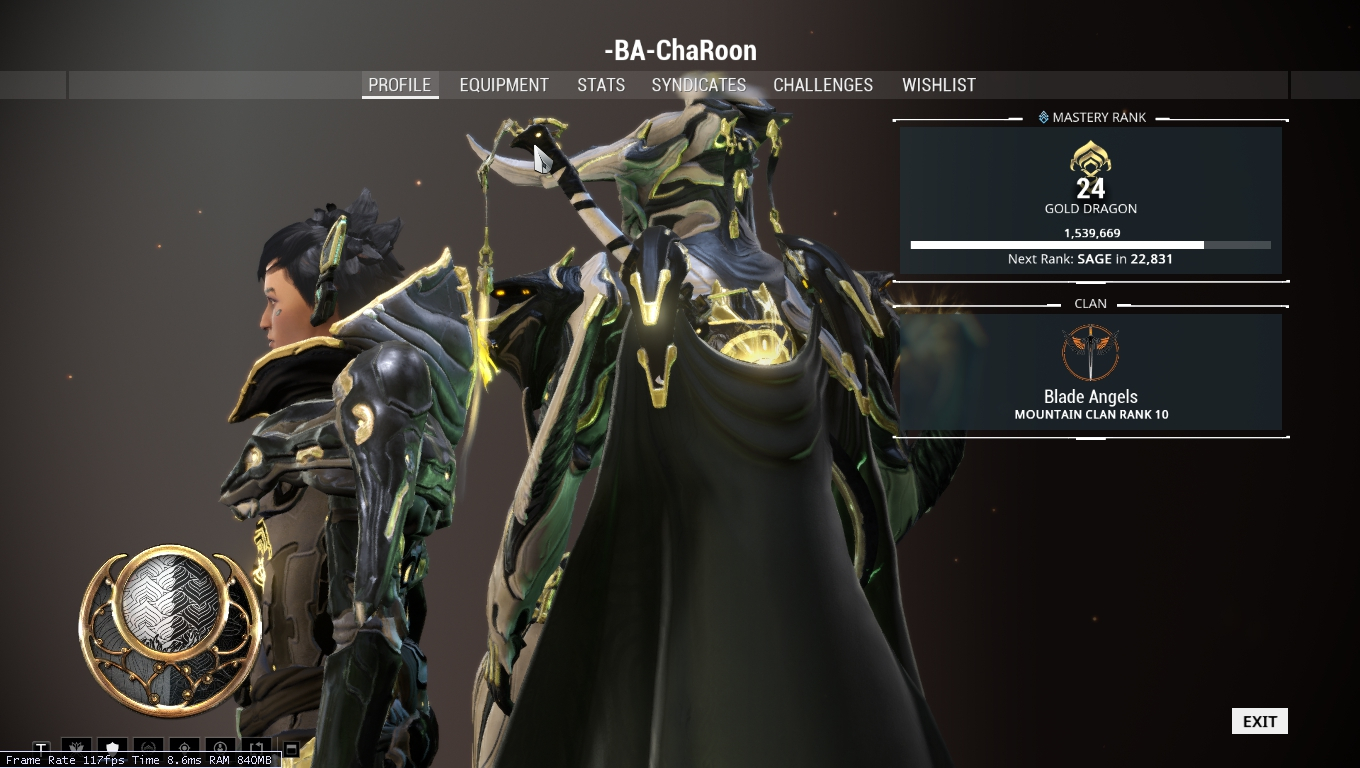
Task: Open the STATS tab
Action: 600,85
